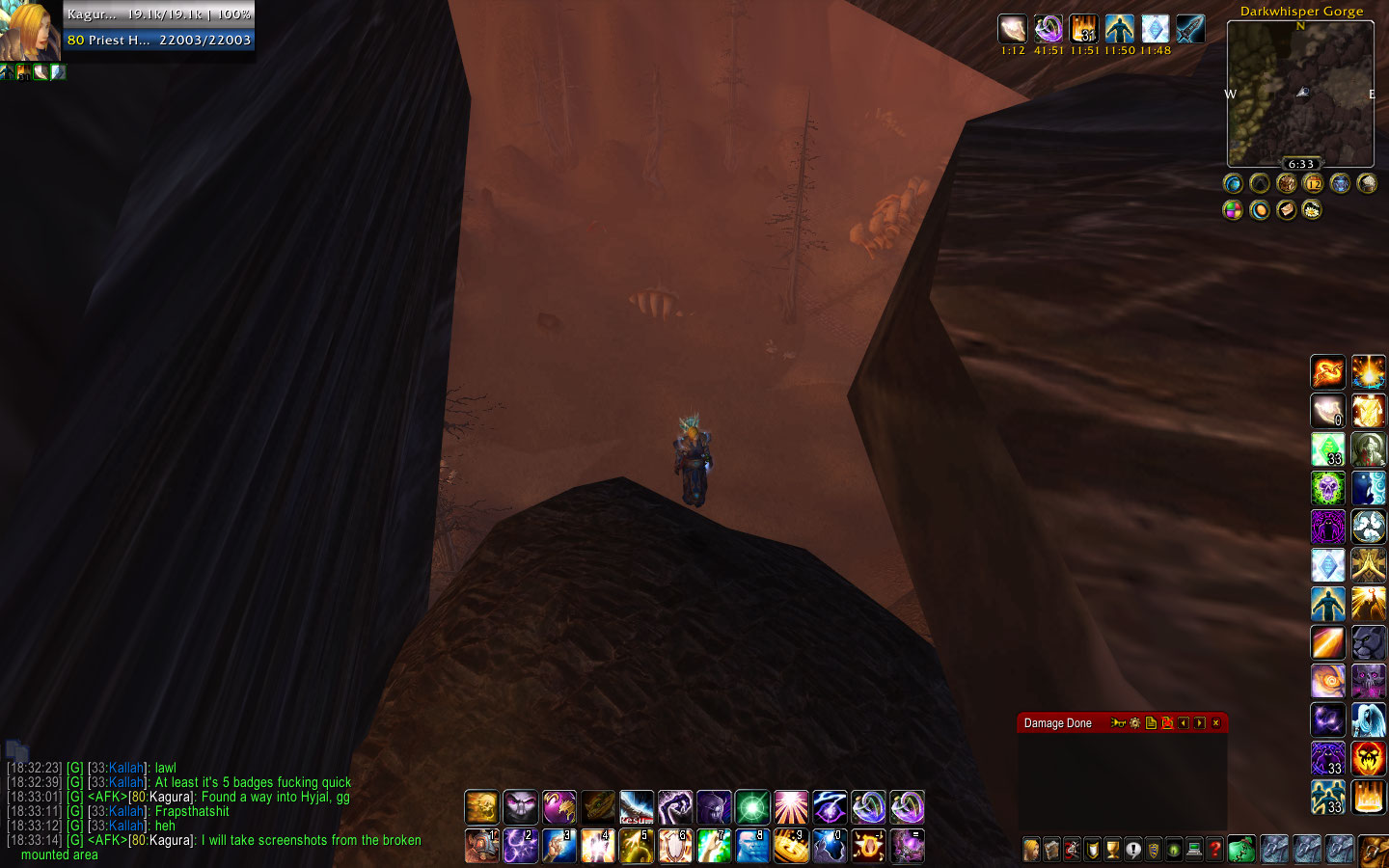Open the mail envelope minimap button

click(x=1286, y=209)
